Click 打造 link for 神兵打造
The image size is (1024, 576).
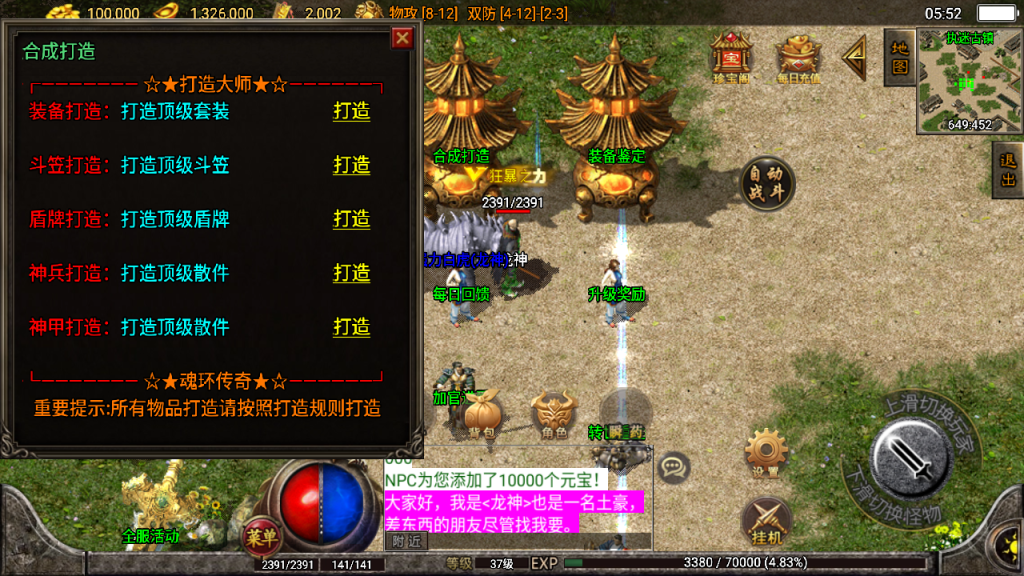[x=351, y=273]
